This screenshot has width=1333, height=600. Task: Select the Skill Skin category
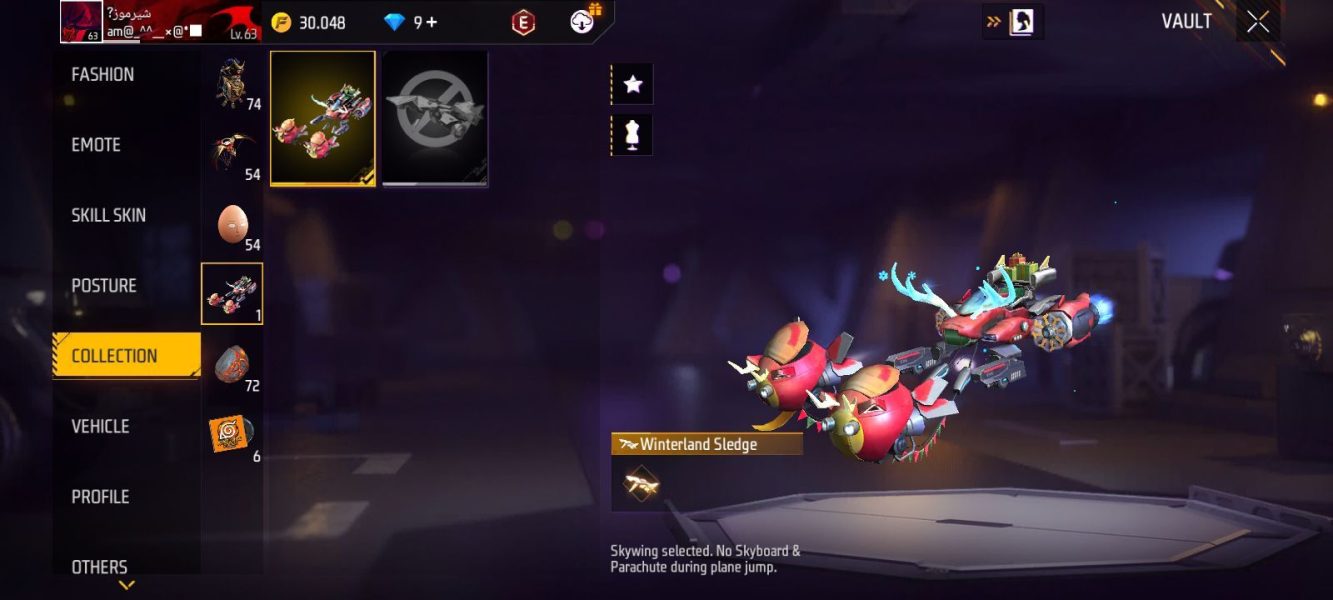(x=108, y=215)
